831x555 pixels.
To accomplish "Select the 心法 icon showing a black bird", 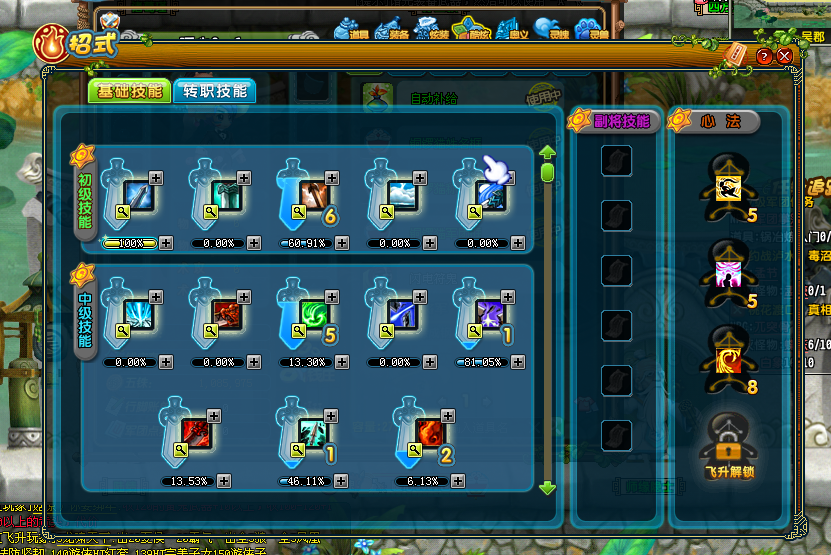I will [727, 187].
